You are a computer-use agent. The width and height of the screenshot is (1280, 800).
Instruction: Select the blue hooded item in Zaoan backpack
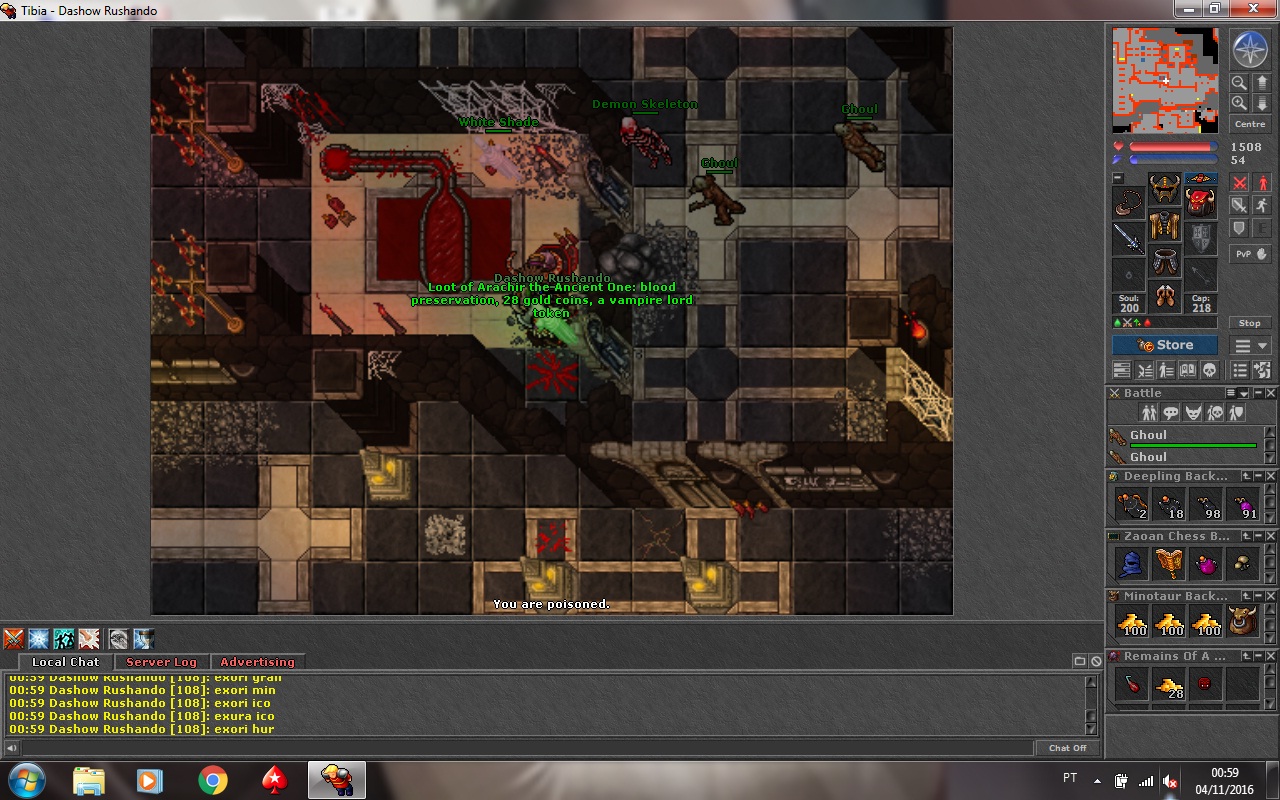click(1131, 565)
